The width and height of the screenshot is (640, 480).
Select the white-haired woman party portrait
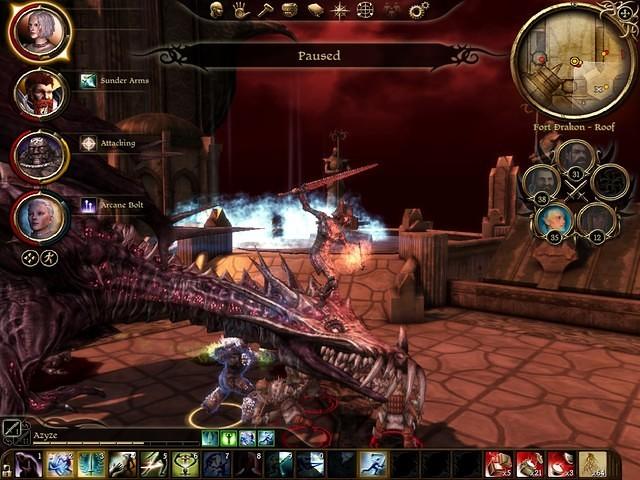point(40,31)
